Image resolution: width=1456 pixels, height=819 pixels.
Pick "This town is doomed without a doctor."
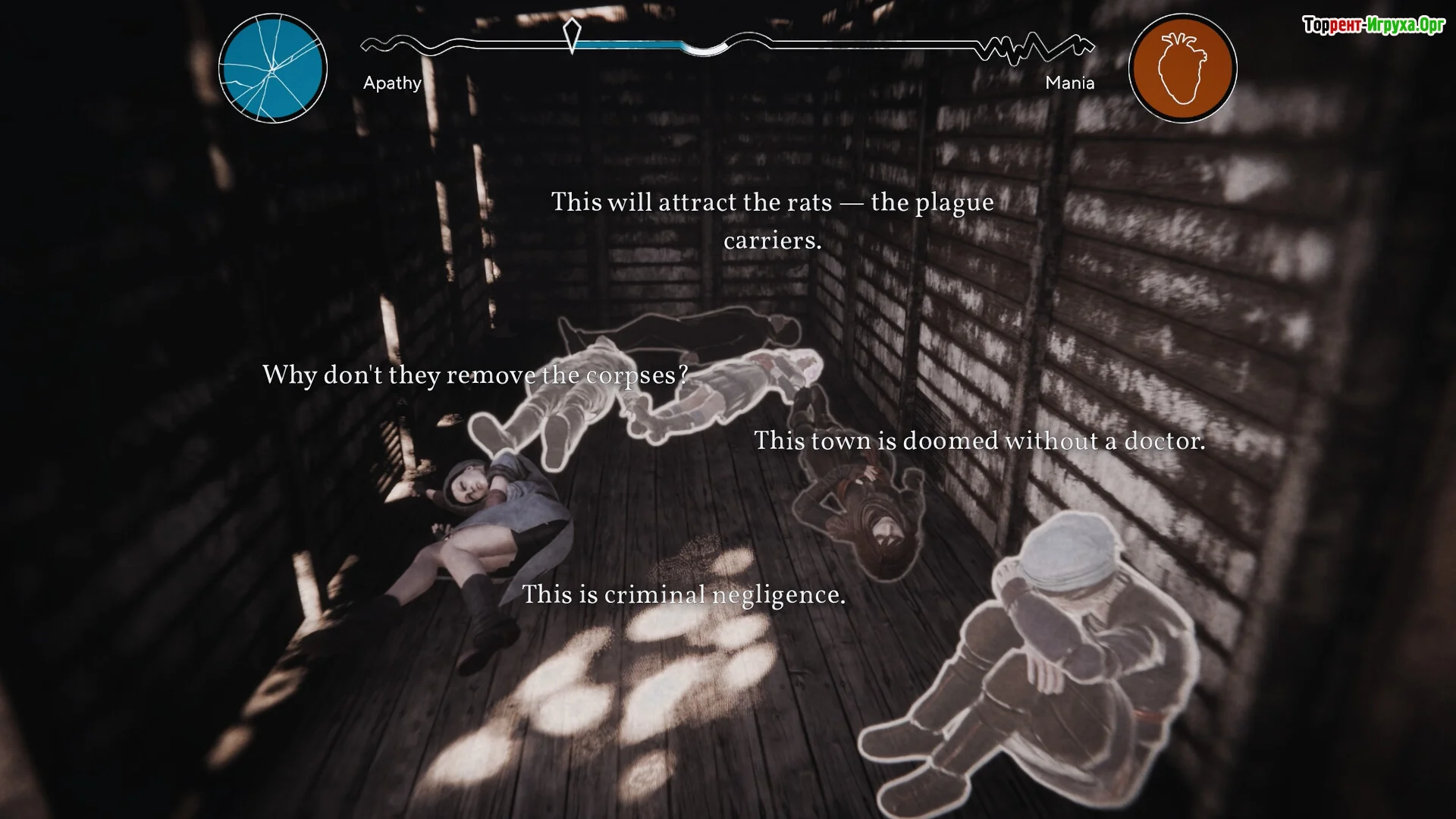point(979,441)
